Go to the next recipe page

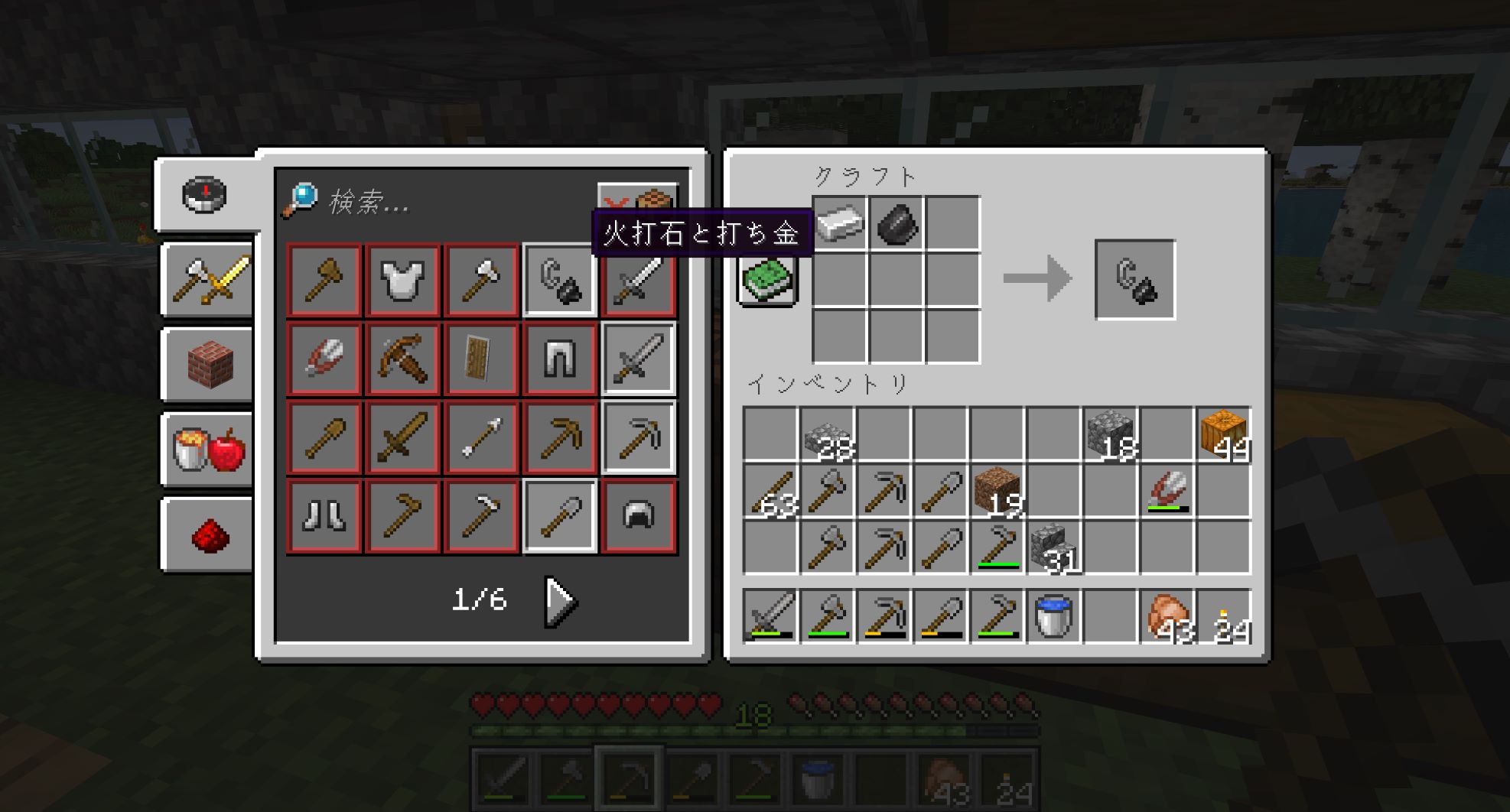[561, 602]
